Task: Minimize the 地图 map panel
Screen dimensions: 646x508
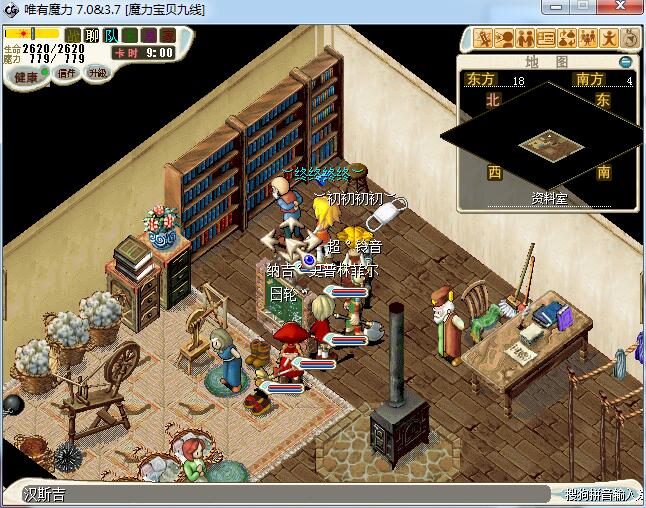Action: pos(626,61)
